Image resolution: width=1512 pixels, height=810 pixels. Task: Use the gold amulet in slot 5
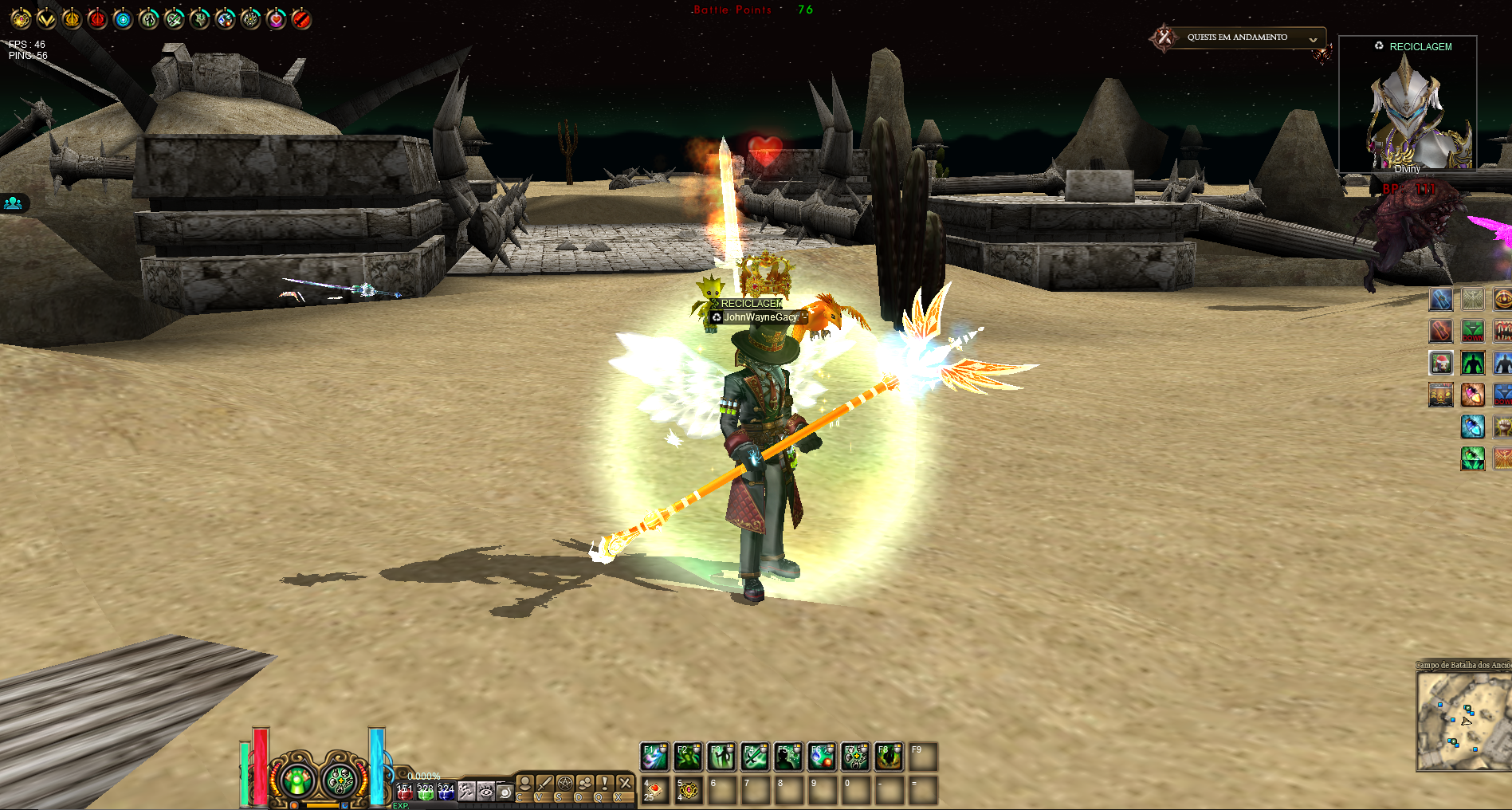(689, 791)
